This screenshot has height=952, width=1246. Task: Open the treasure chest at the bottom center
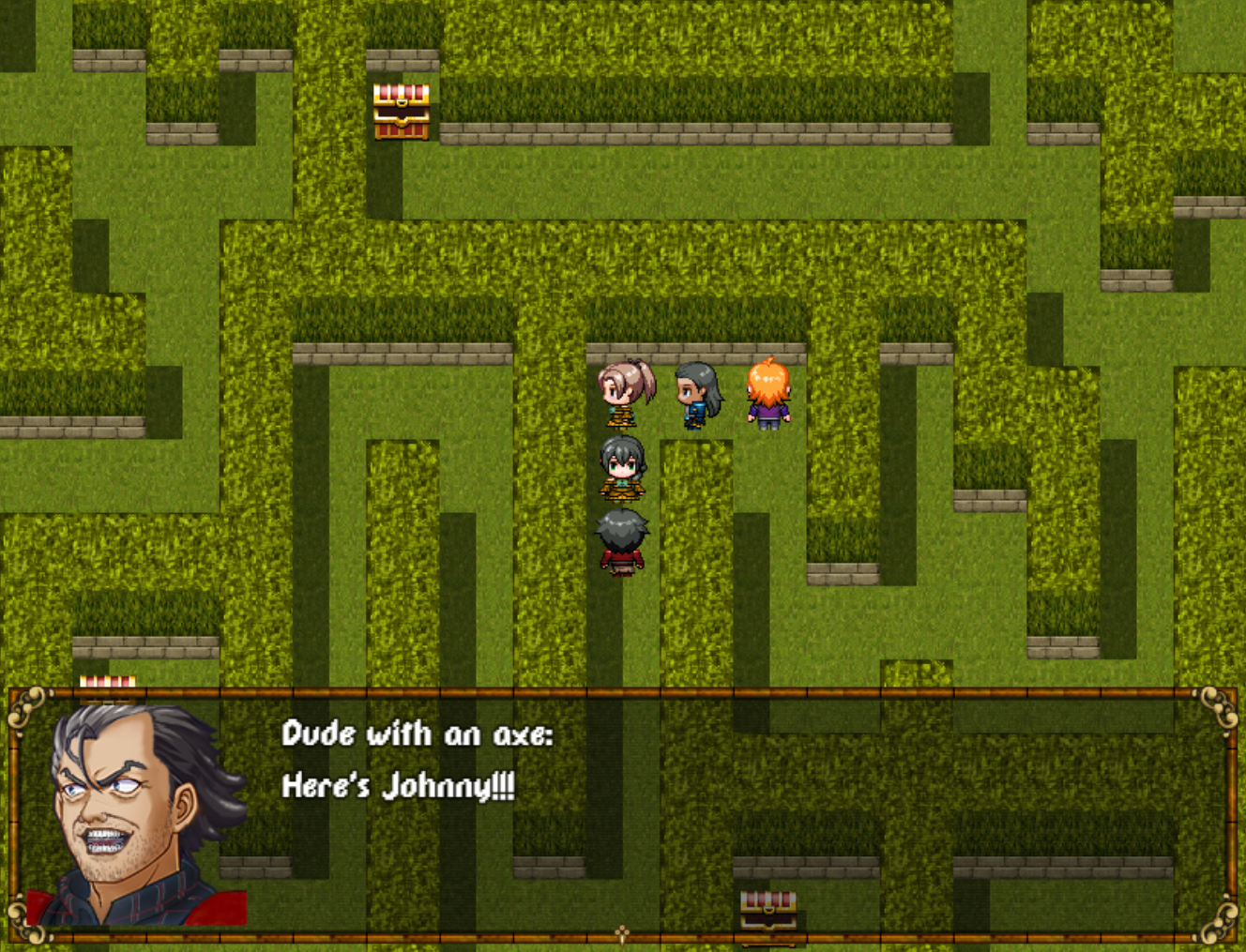point(767,908)
